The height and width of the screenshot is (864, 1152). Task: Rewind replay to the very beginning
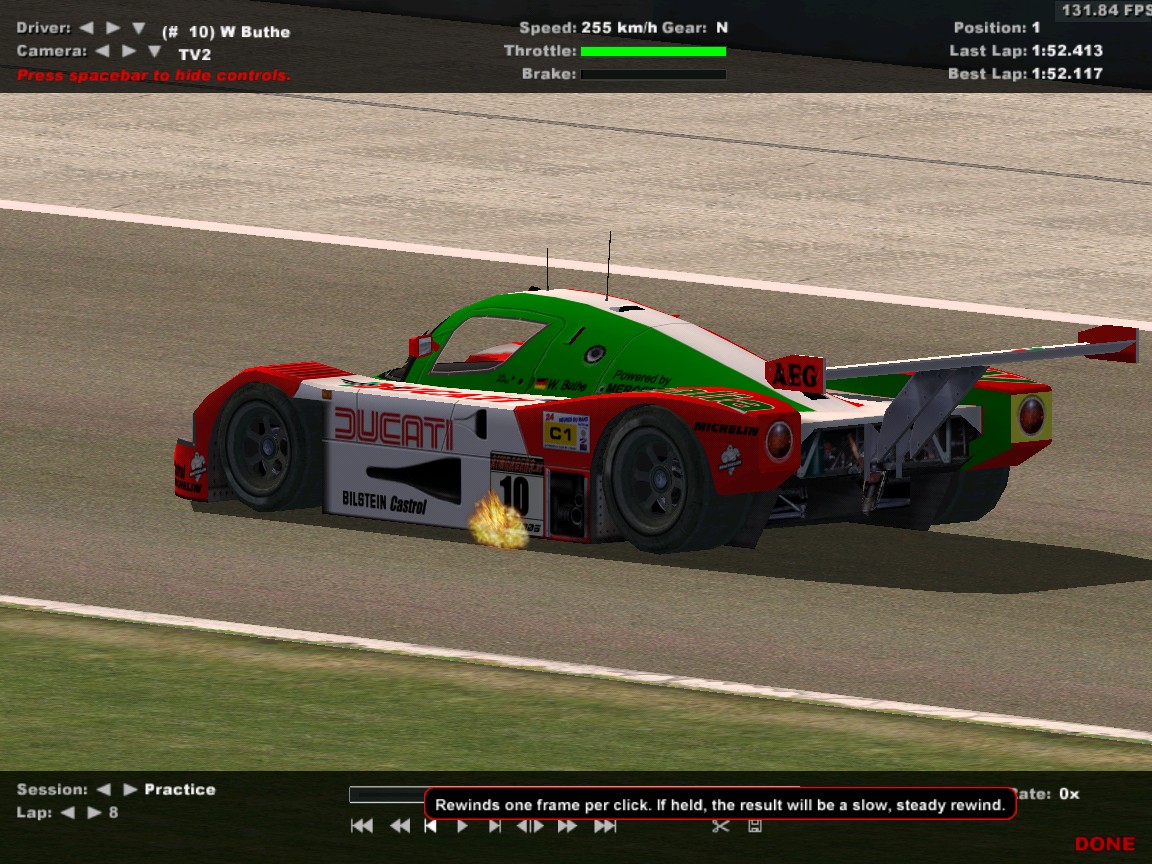point(362,826)
